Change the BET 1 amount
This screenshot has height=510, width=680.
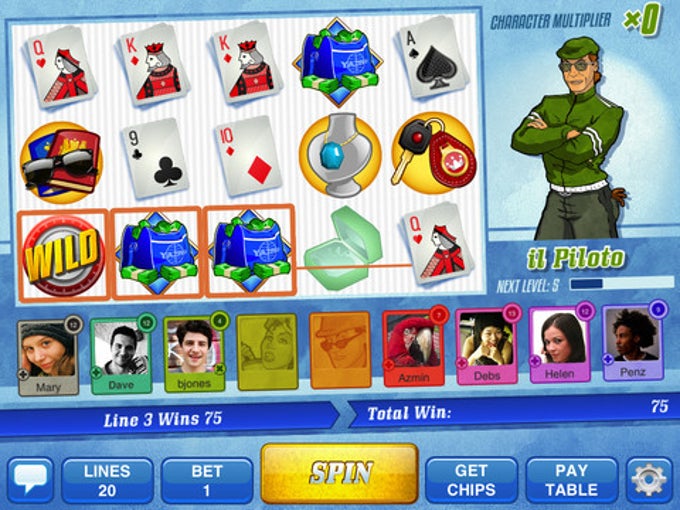click(206, 480)
